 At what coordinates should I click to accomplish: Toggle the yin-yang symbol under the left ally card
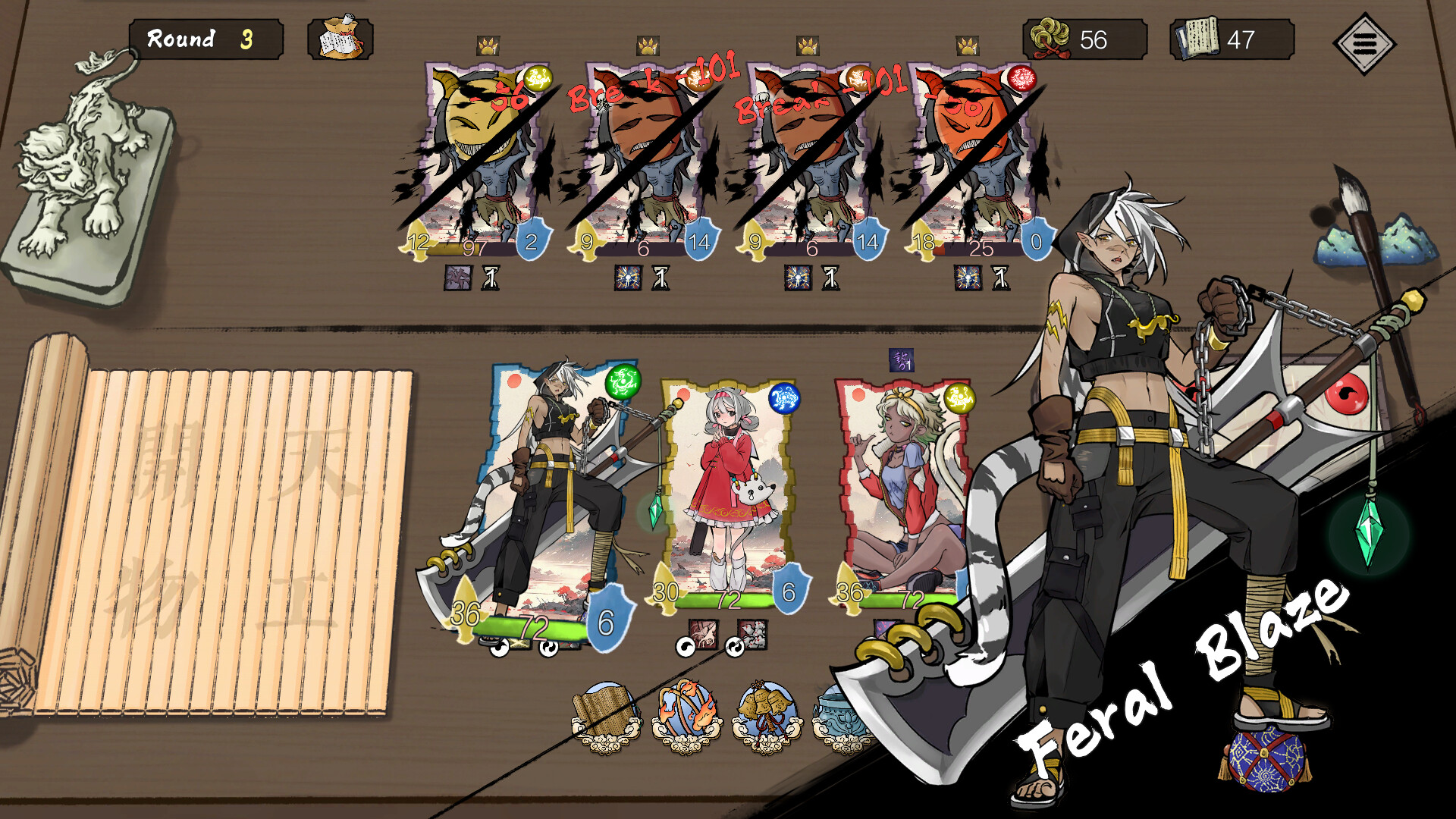coord(548,648)
